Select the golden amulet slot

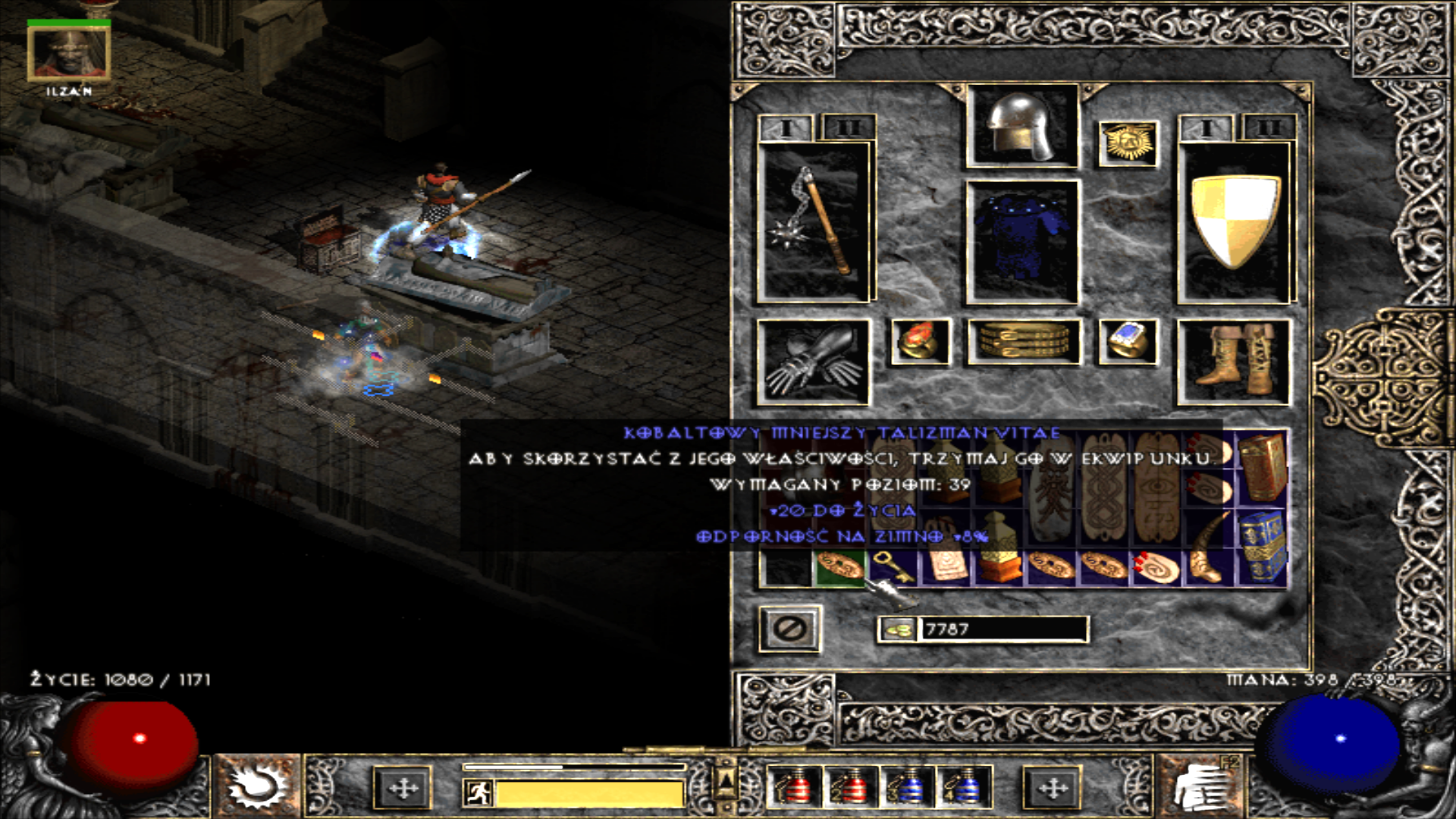tap(1128, 143)
